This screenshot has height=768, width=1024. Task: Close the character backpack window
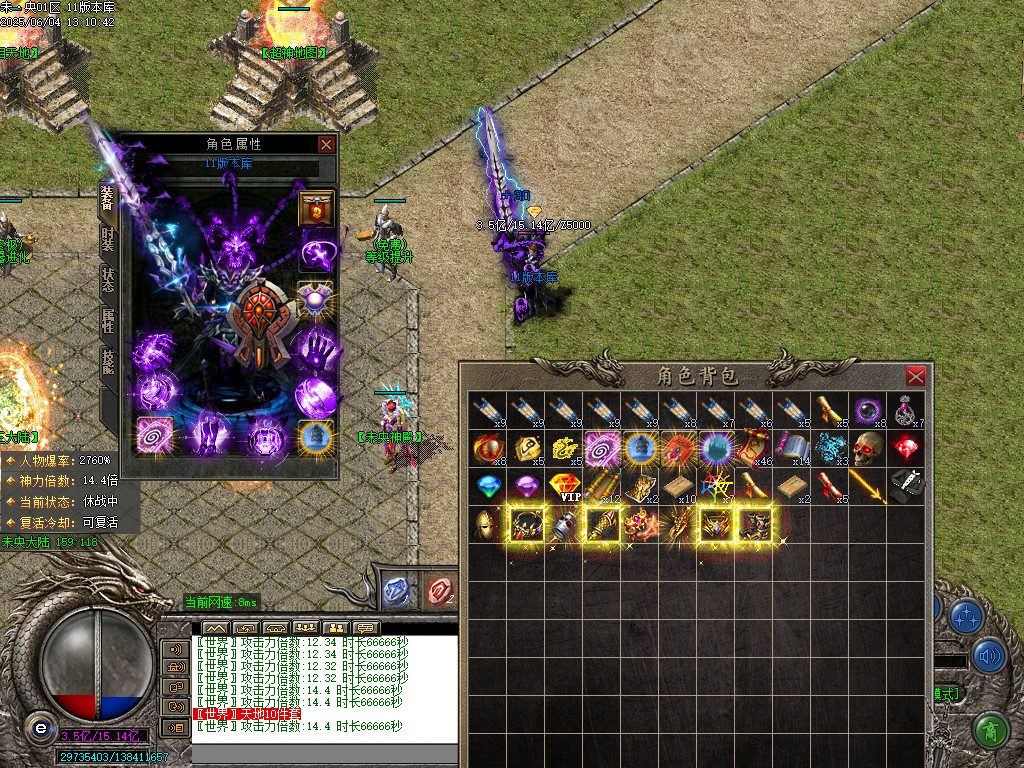tap(915, 376)
